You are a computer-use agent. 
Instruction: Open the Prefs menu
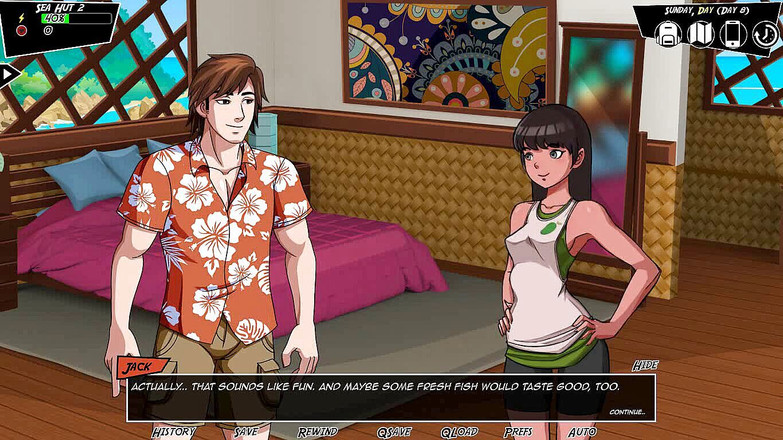click(518, 432)
